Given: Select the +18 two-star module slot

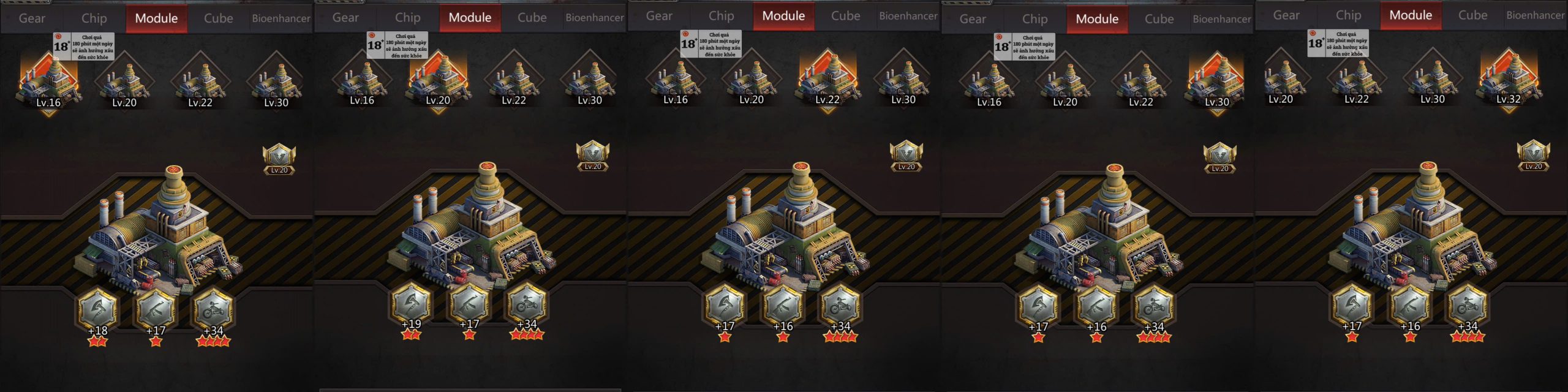Looking at the screenshot, I should [97, 311].
